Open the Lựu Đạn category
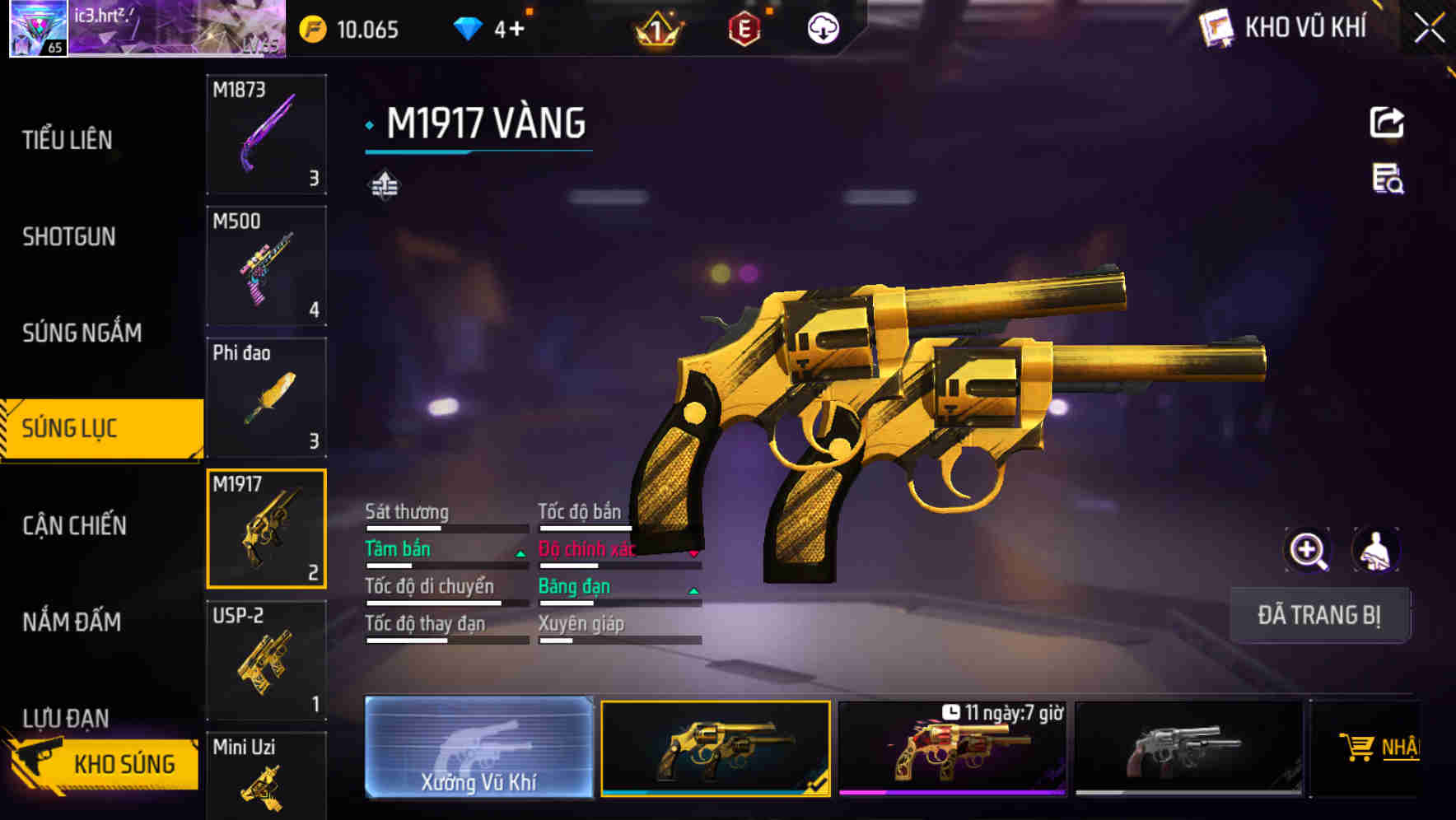Screen dimensions: 1456x820 66,716
